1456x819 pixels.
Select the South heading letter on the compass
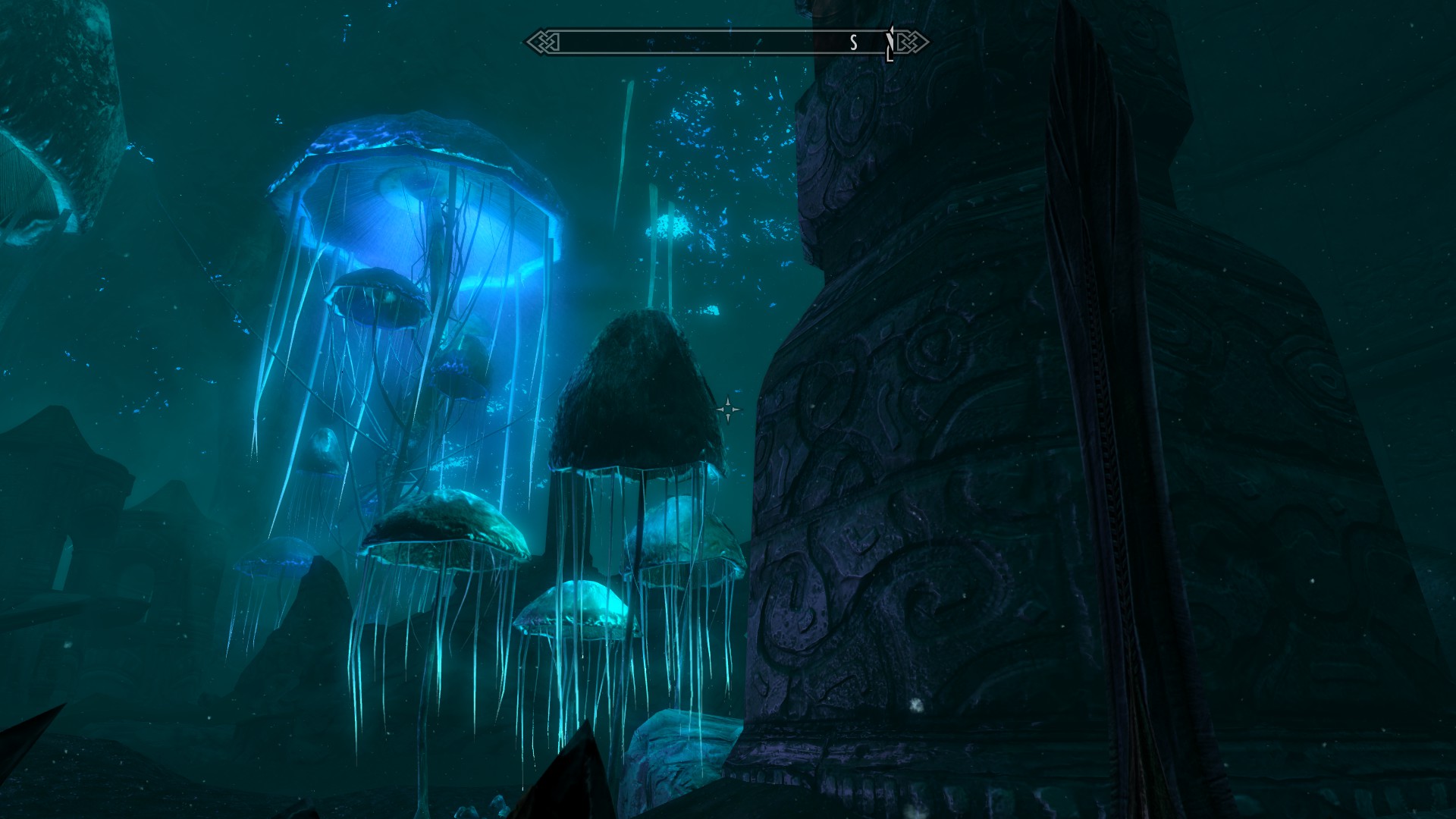click(x=853, y=43)
